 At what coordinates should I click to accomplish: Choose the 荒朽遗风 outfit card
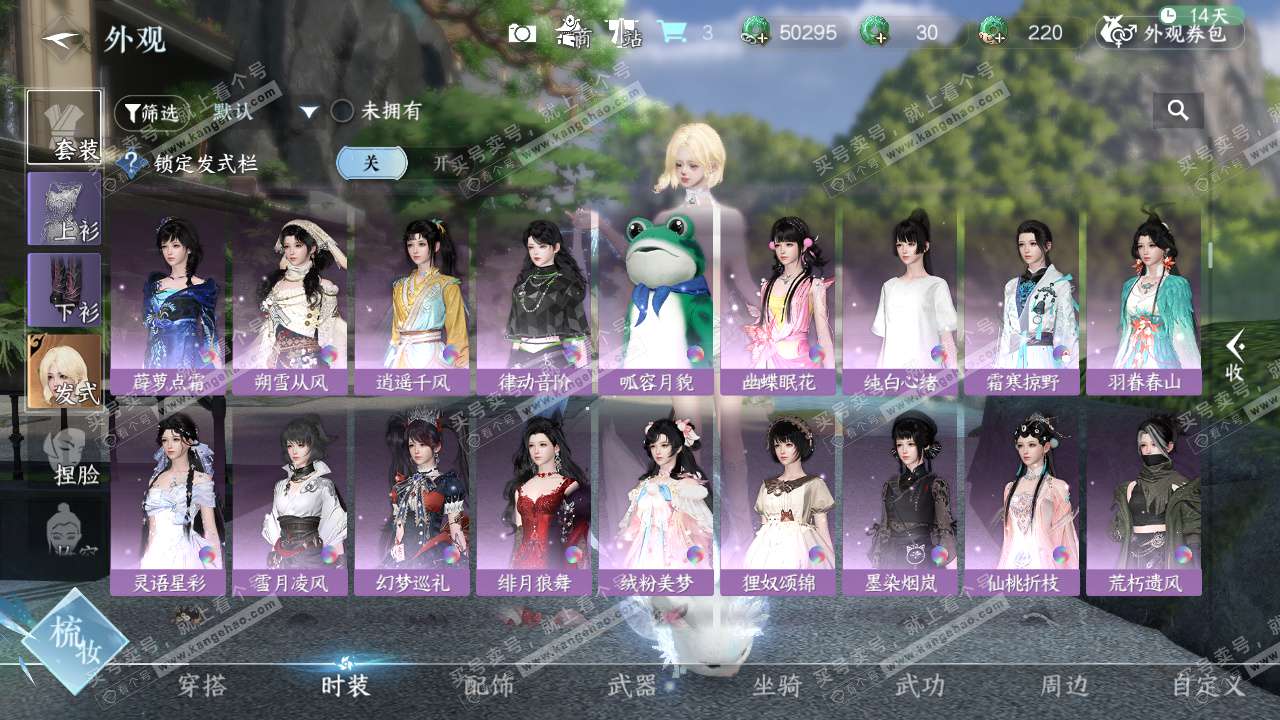1144,500
